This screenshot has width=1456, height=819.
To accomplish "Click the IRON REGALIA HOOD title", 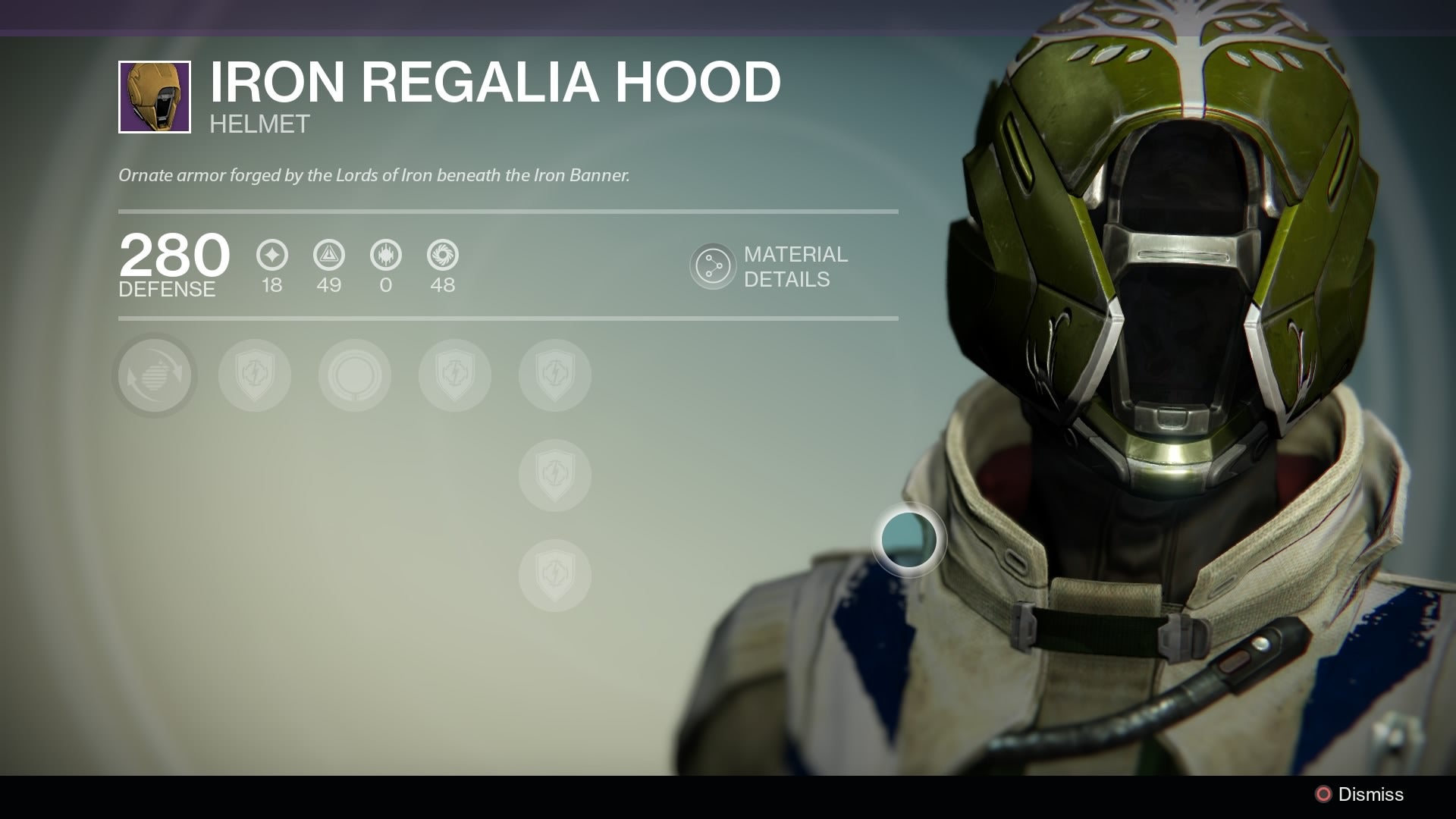I will 494,83.
